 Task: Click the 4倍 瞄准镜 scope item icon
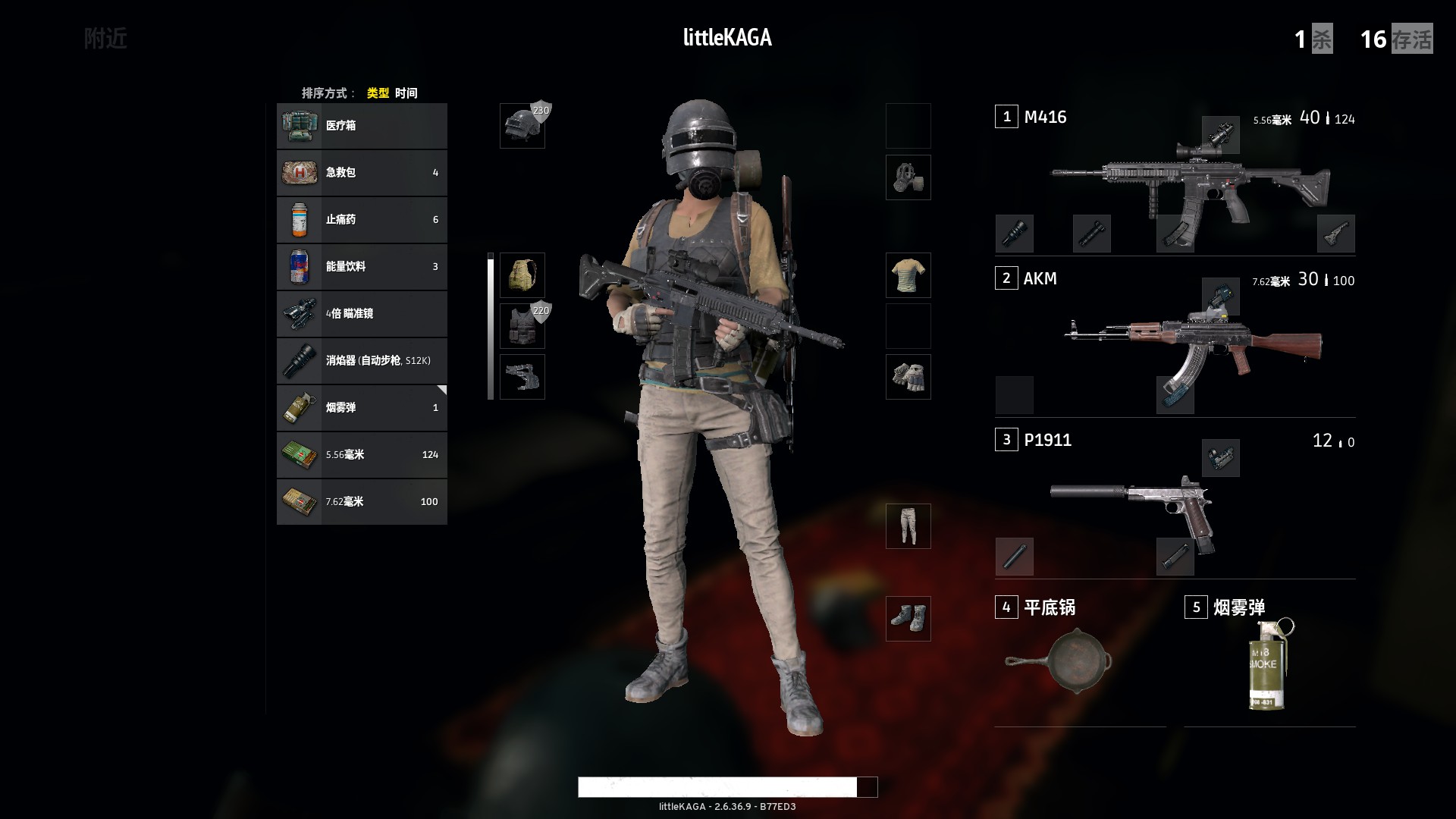pyautogui.click(x=300, y=314)
